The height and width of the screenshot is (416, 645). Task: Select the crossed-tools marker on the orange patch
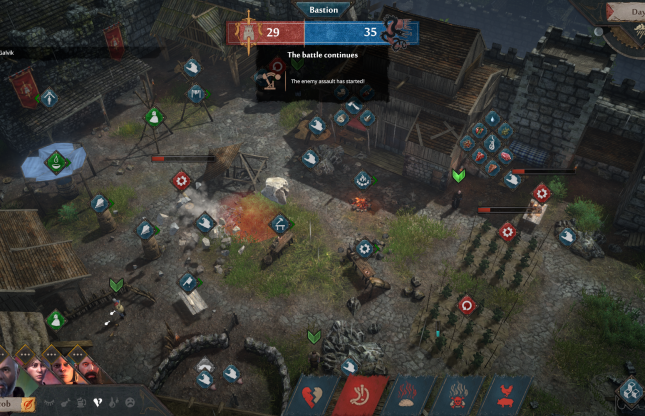(x=281, y=222)
